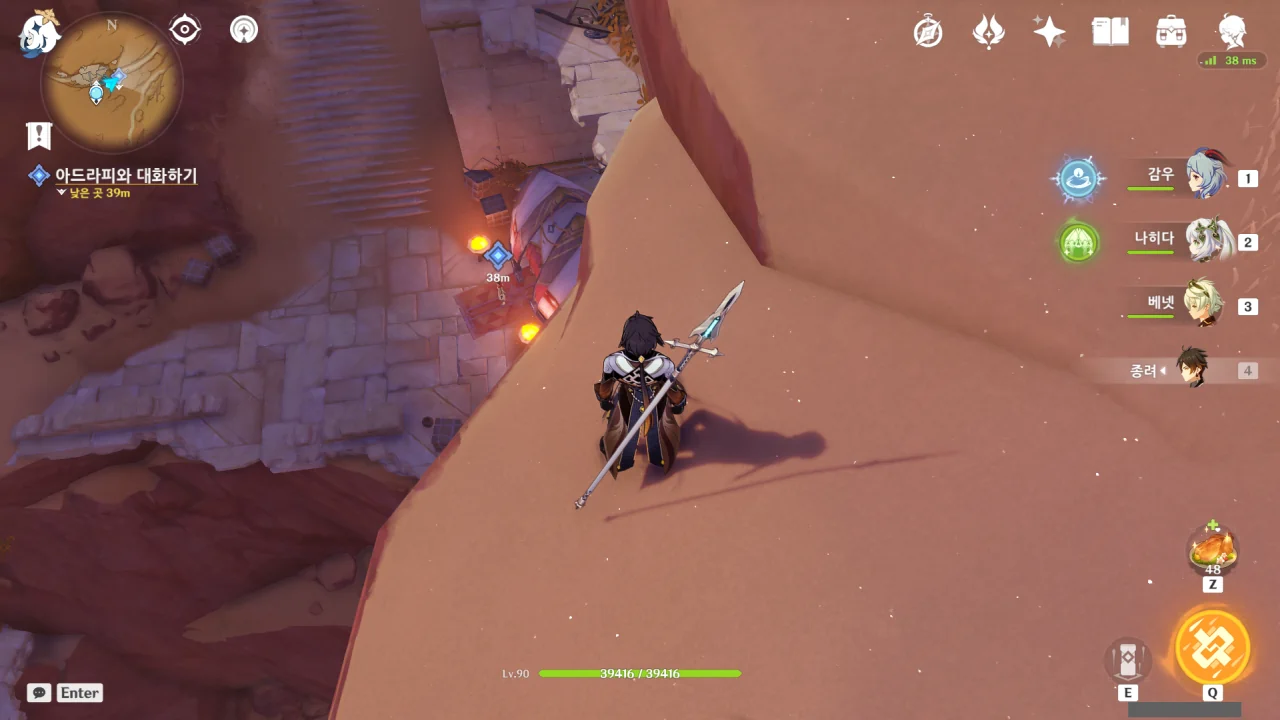1280x720 pixels.
Task: Open the compass events icon
Action: tap(928, 31)
